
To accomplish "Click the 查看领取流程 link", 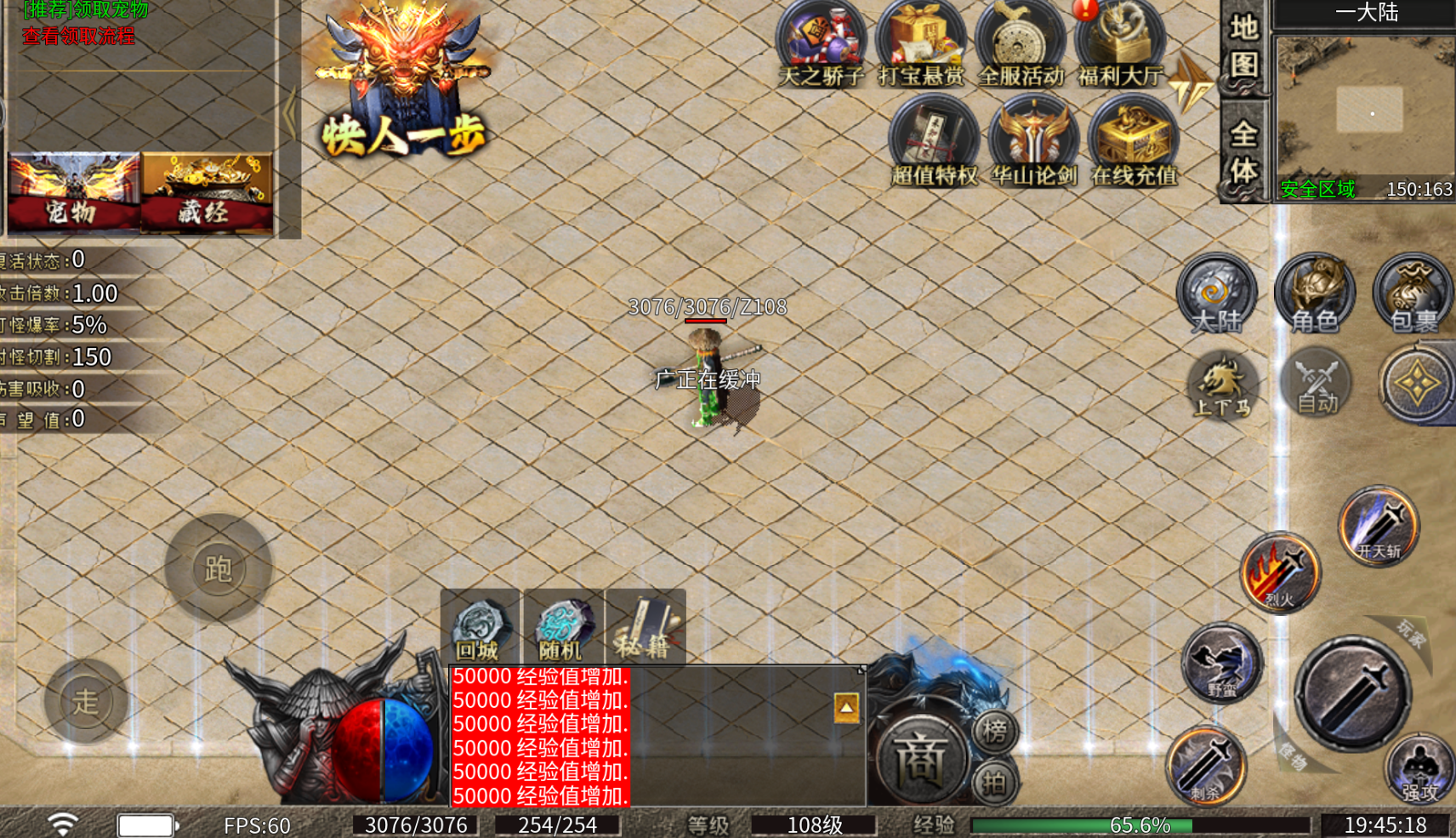I will click(x=78, y=36).
